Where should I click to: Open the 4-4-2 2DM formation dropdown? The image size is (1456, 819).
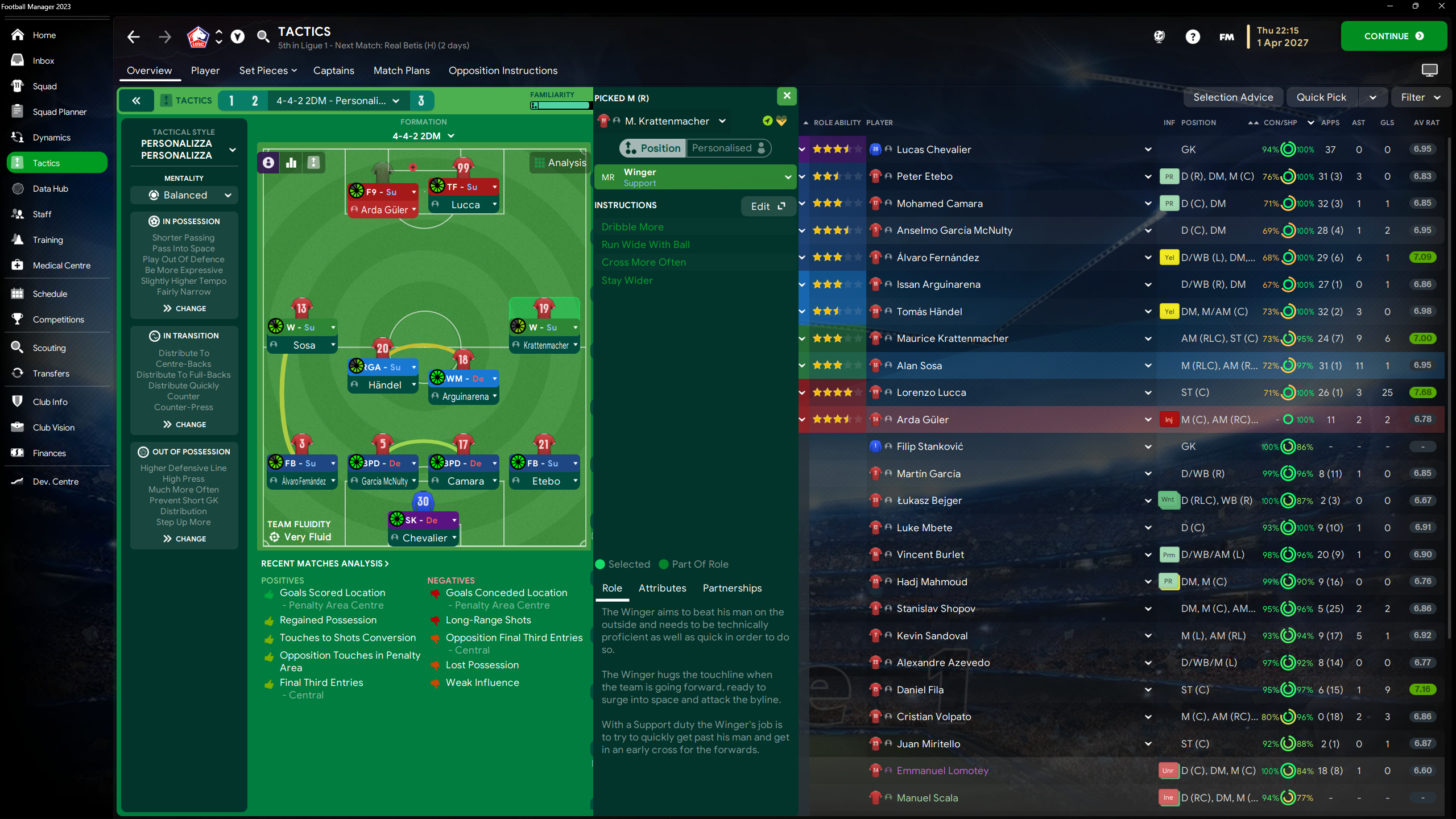(x=424, y=135)
